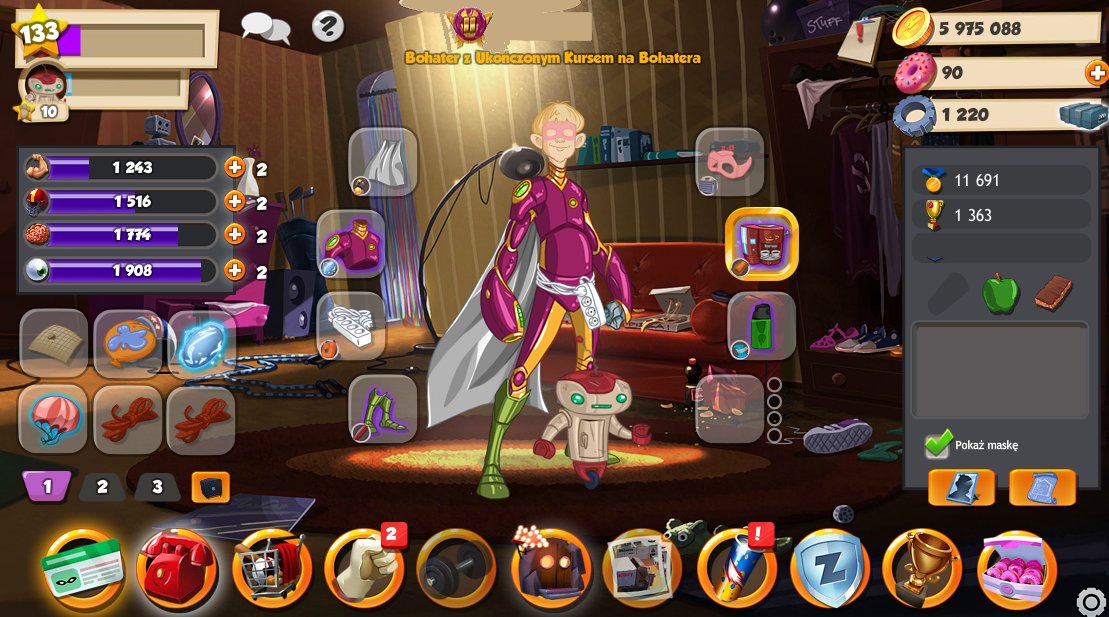The image size is (1109, 617).
Task: Switch to inventory page 2
Action: [102, 488]
